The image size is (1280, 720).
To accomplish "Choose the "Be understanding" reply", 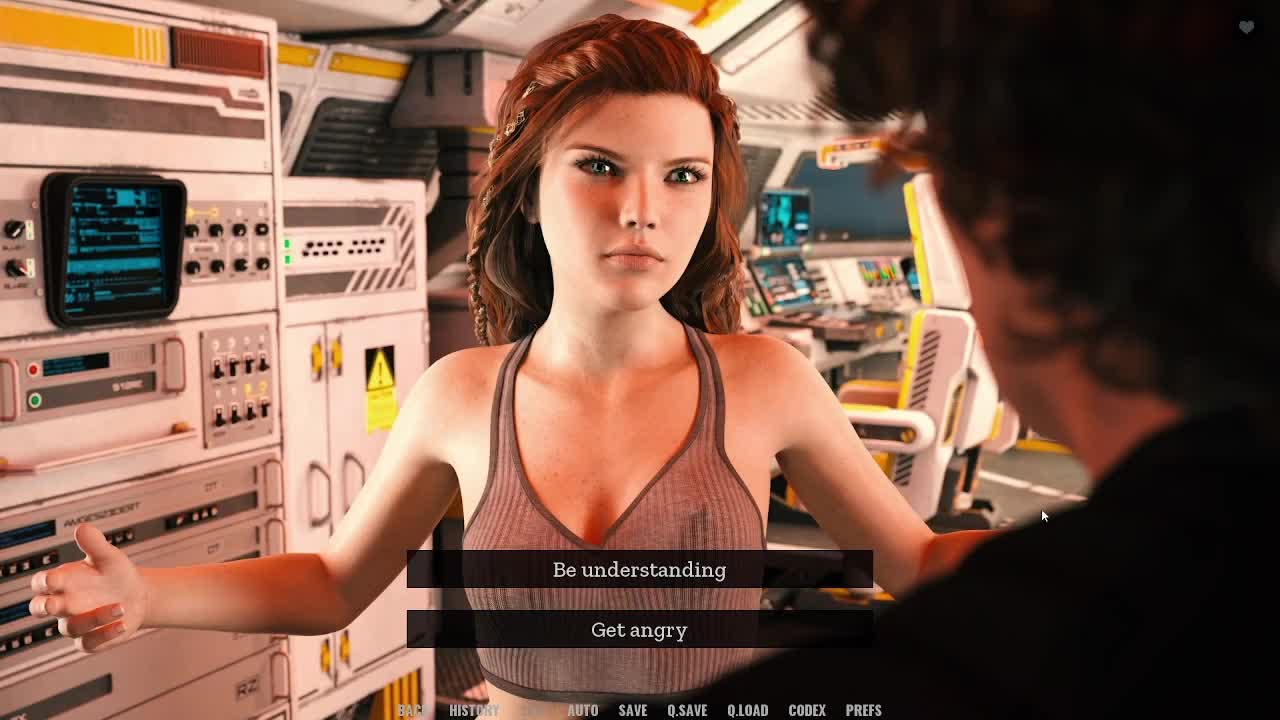I will (x=639, y=570).
